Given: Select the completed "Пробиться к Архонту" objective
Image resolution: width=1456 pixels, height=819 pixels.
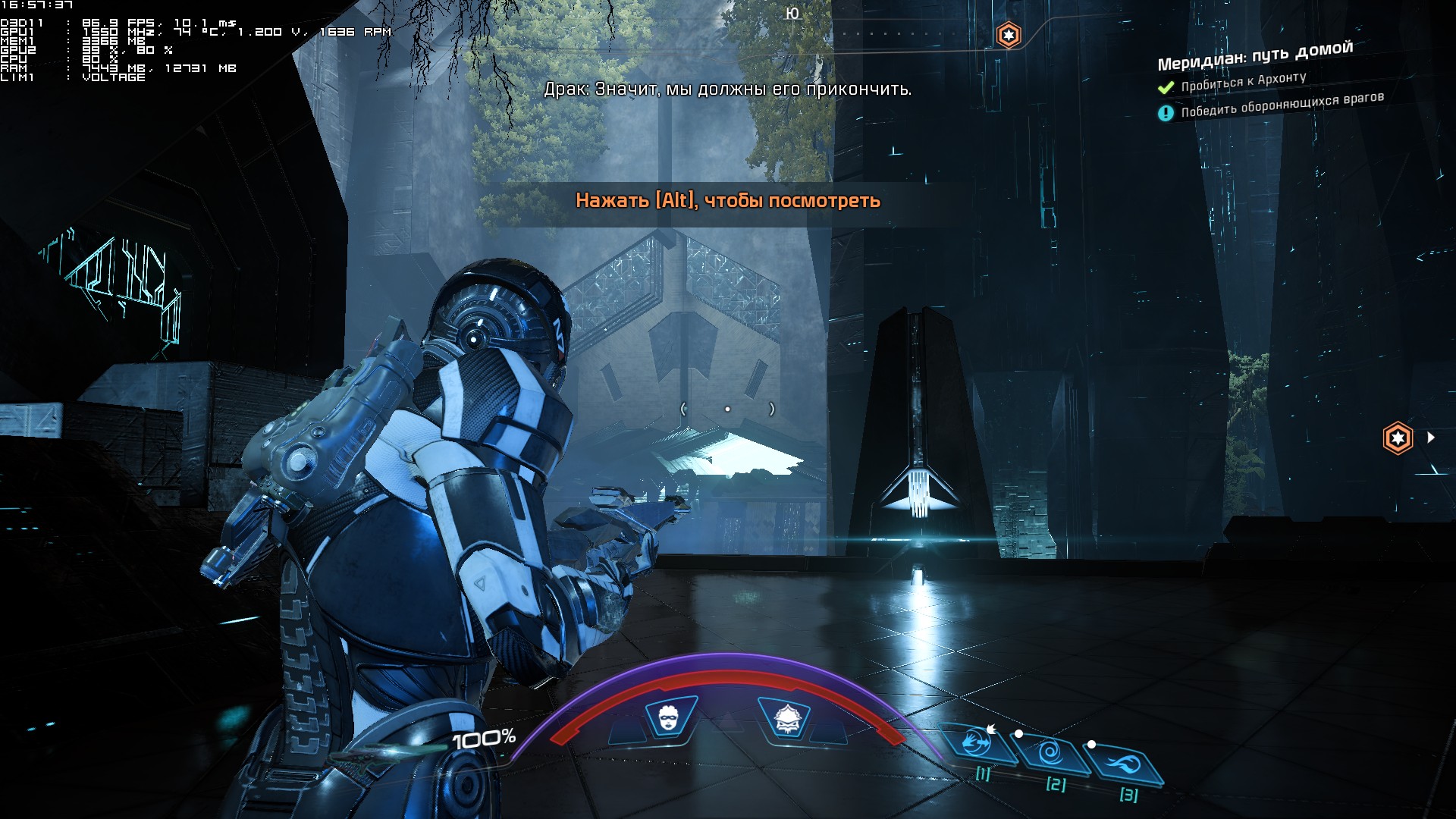Looking at the screenshot, I should pyautogui.click(x=1243, y=82).
